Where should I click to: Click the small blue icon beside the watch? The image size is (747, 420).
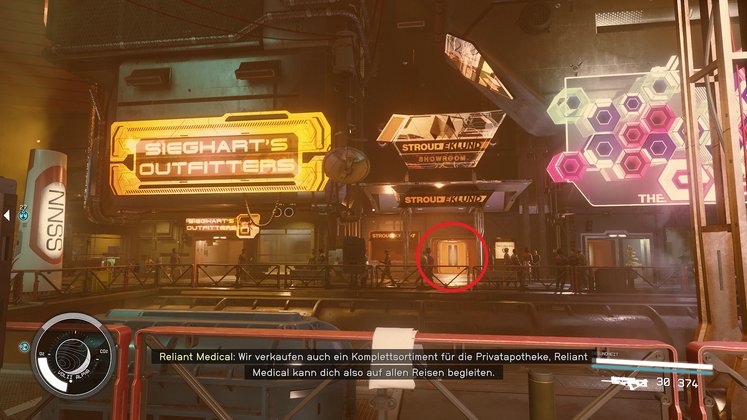(x=23, y=346)
